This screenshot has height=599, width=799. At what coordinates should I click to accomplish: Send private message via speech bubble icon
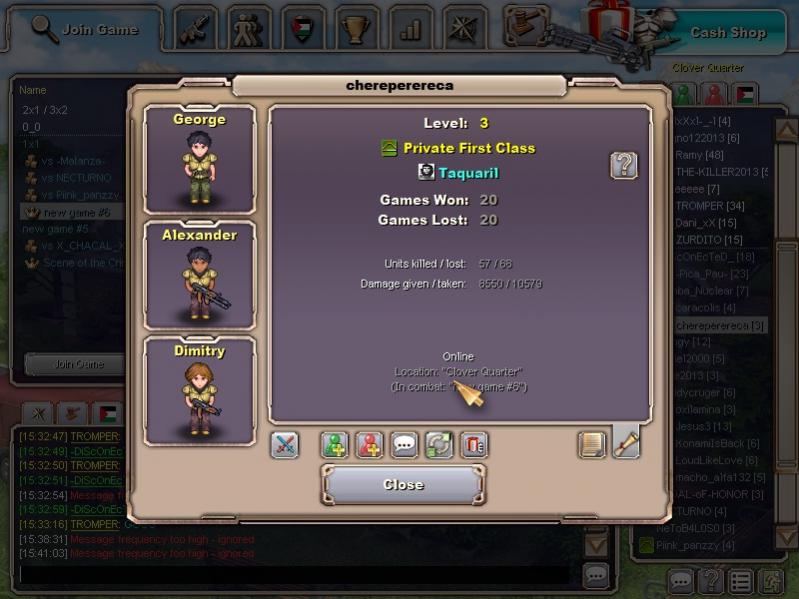coord(405,445)
